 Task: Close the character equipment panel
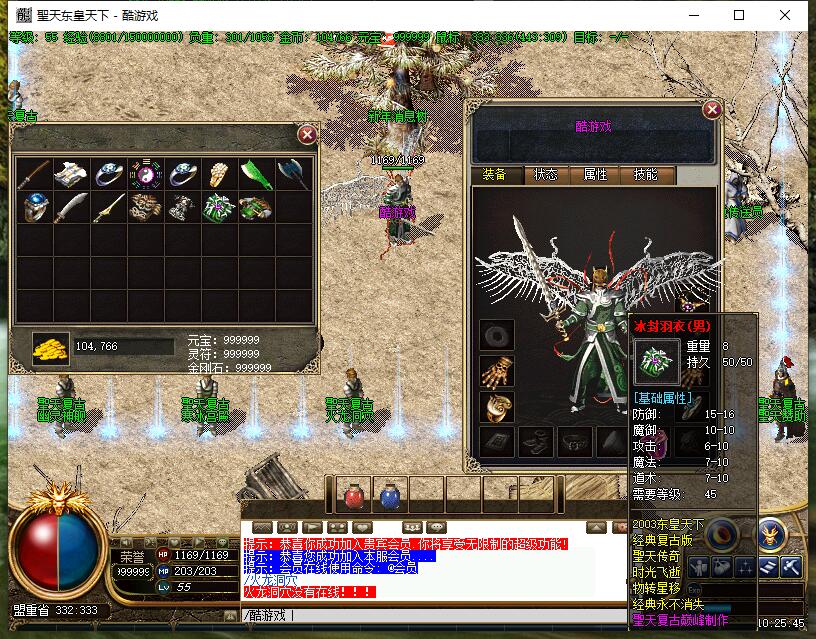click(x=712, y=109)
